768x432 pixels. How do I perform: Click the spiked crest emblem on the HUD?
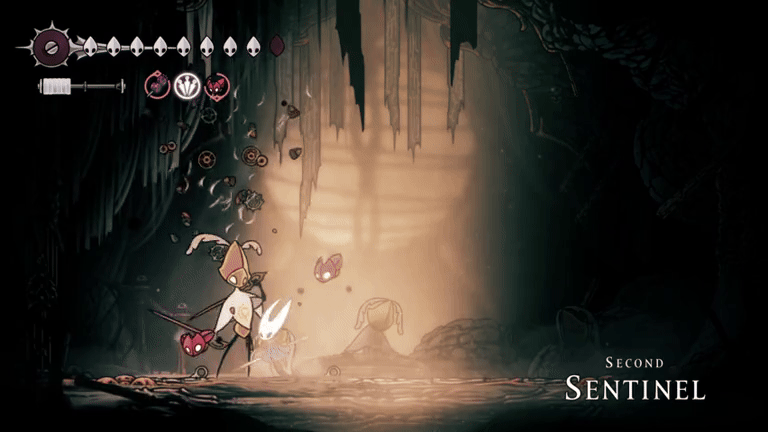pyautogui.click(x=50, y=46)
